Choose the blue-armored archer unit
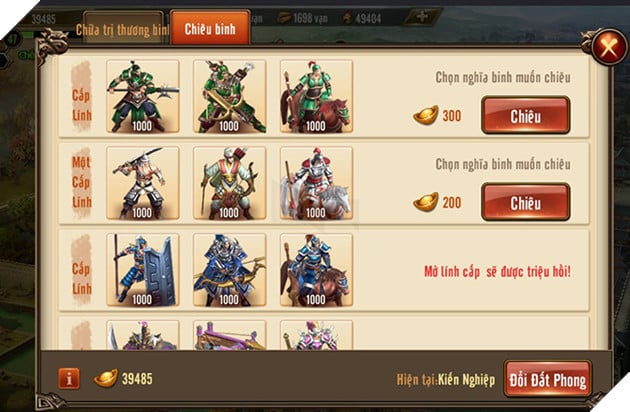Viewport: 630px width, 412px height. pos(229,270)
